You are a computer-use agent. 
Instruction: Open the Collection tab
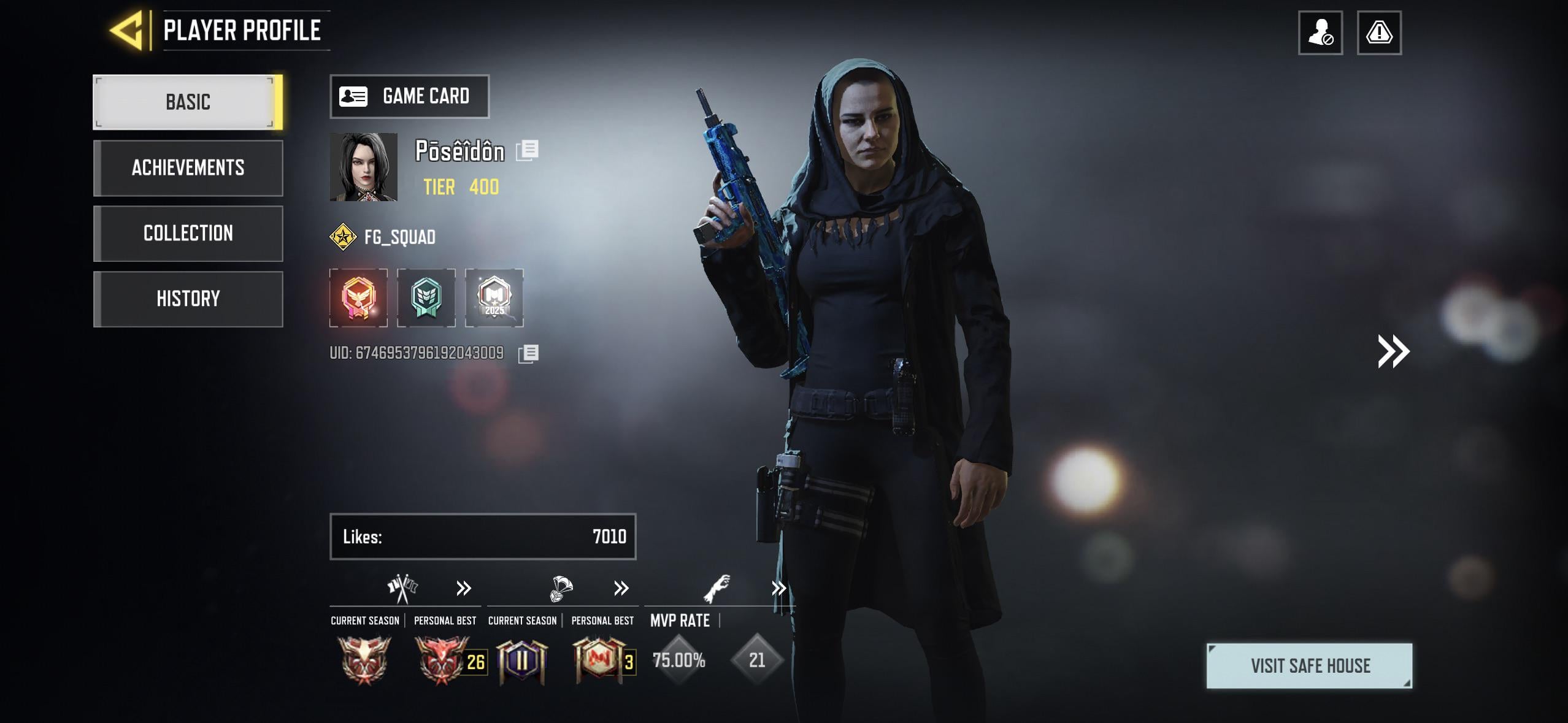point(188,234)
